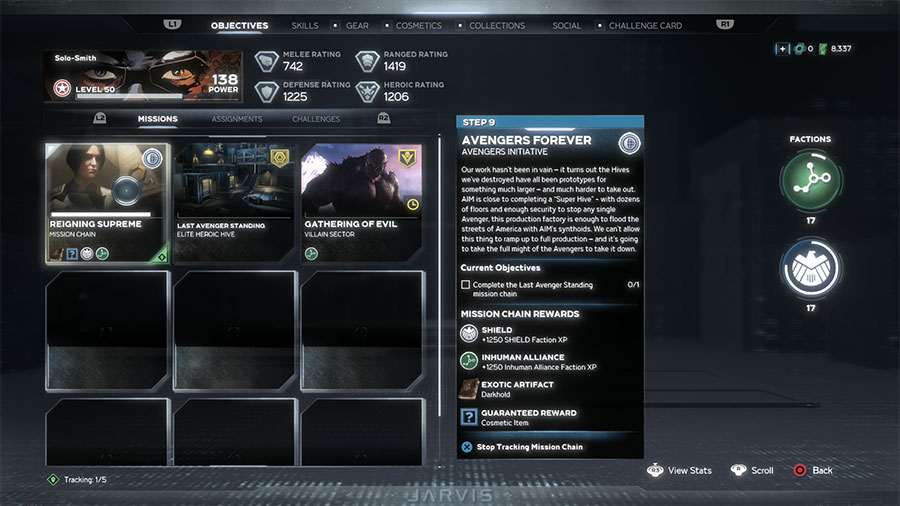Open the Gear tab
This screenshot has height=506, width=900.
(x=356, y=26)
